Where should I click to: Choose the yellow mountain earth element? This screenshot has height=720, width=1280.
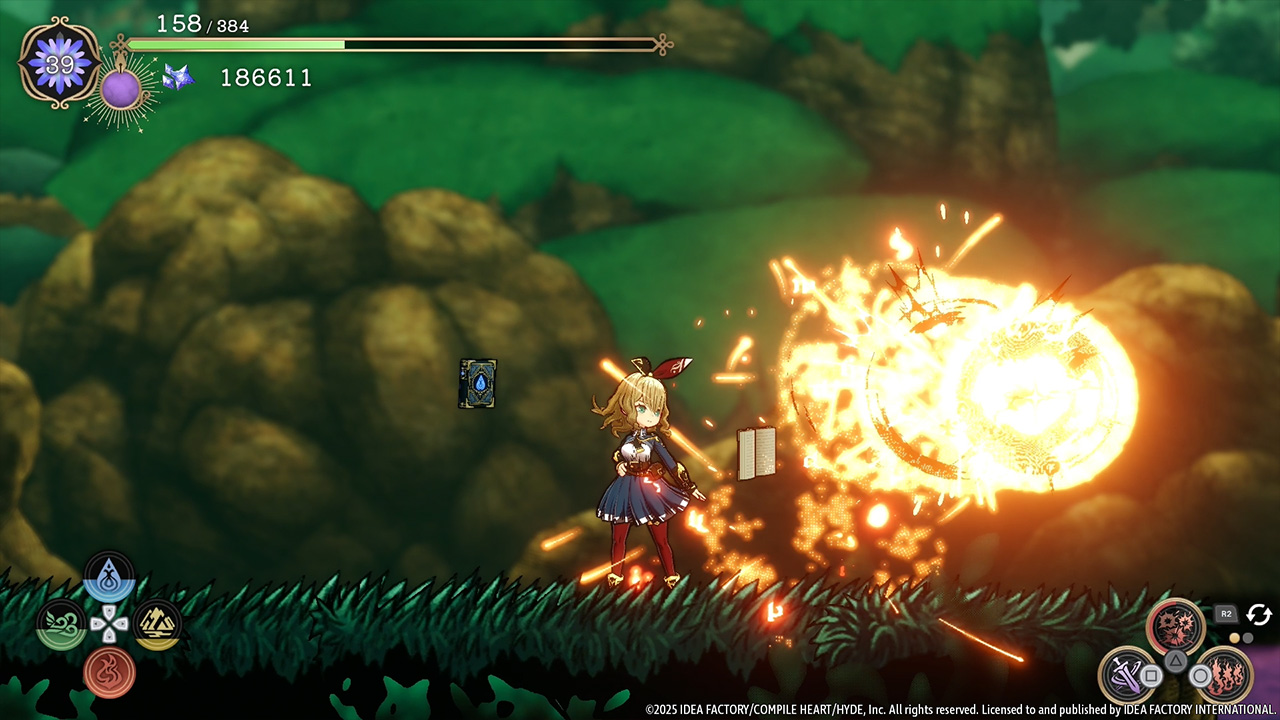click(x=157, y=624)
